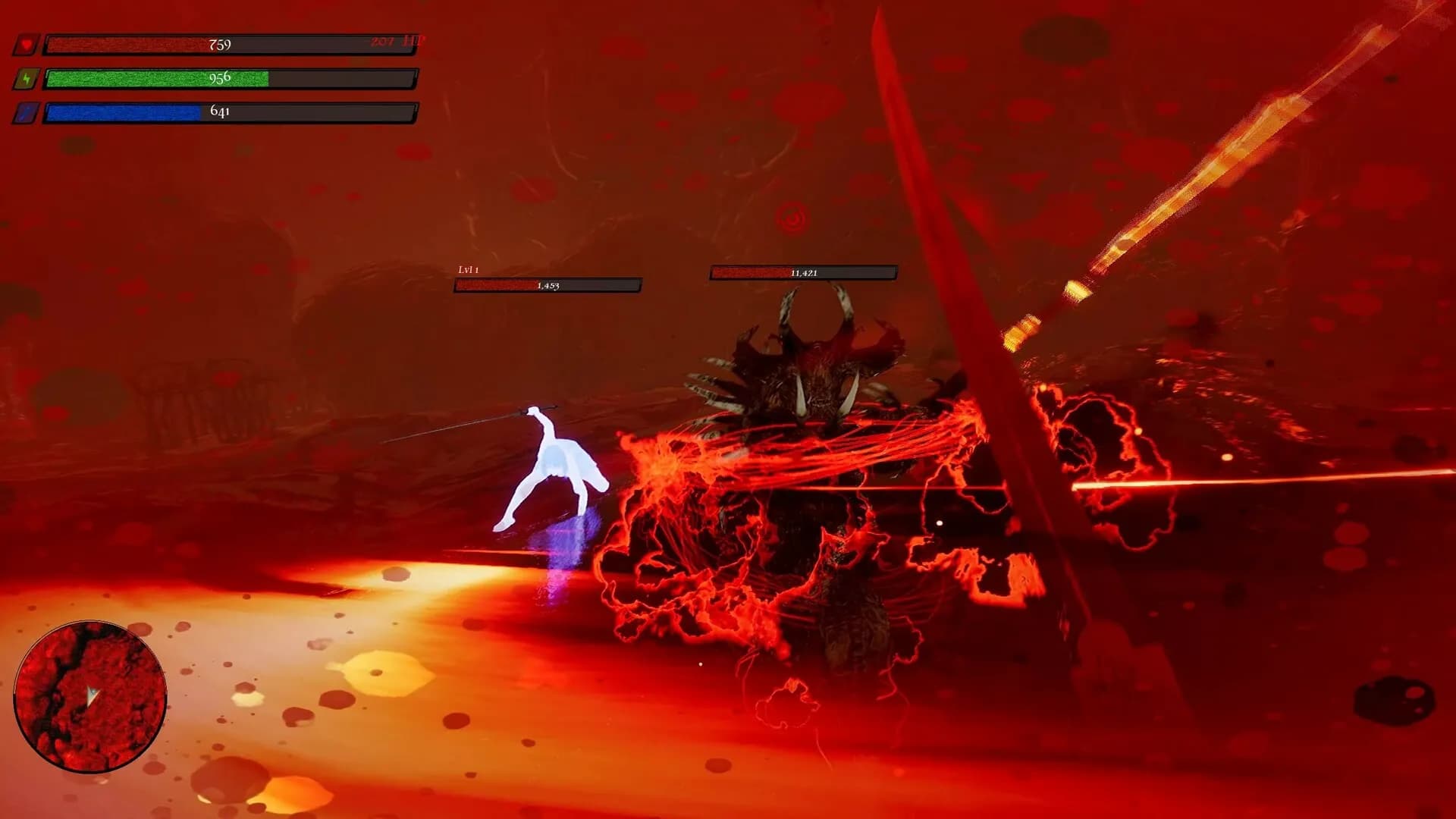Click the blue mana icon
The image size is (1456, 819).
pos(27,113)
